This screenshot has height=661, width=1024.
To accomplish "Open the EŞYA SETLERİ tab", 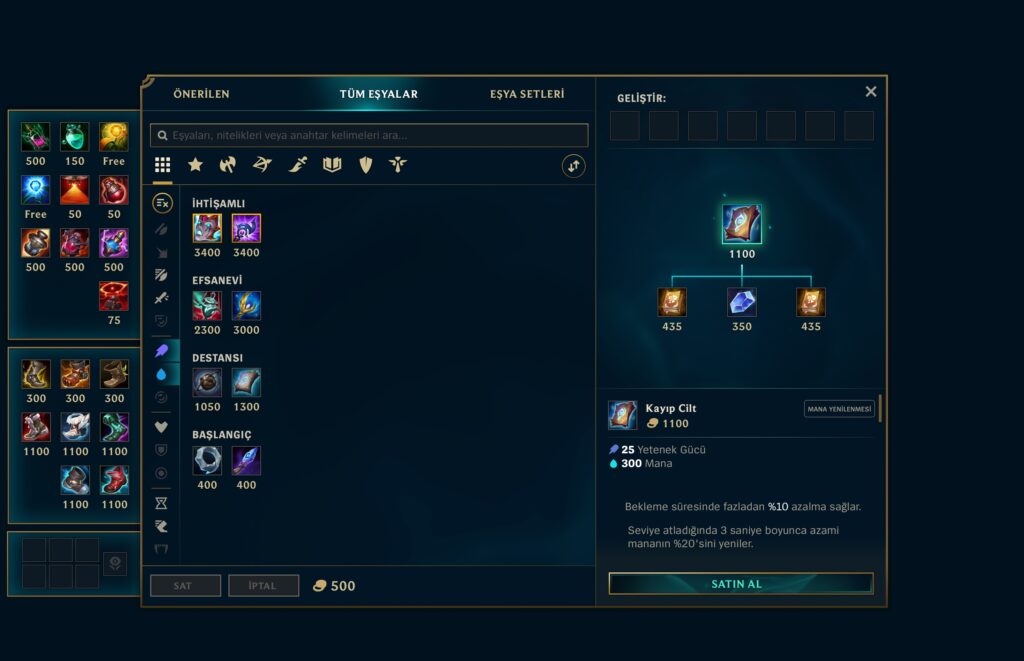I will [527, 94].
